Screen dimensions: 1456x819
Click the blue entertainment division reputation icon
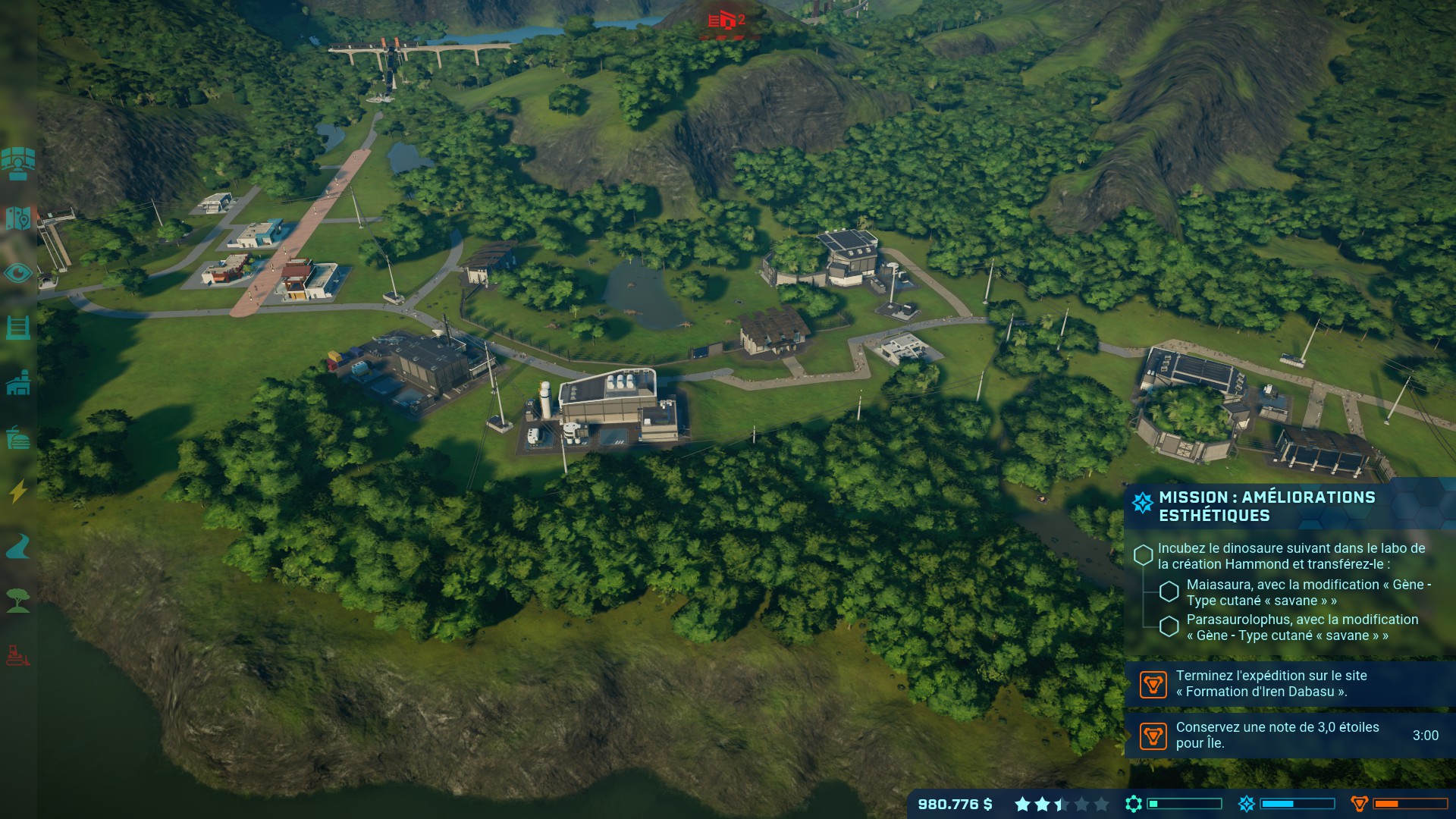coord(1246,804)
